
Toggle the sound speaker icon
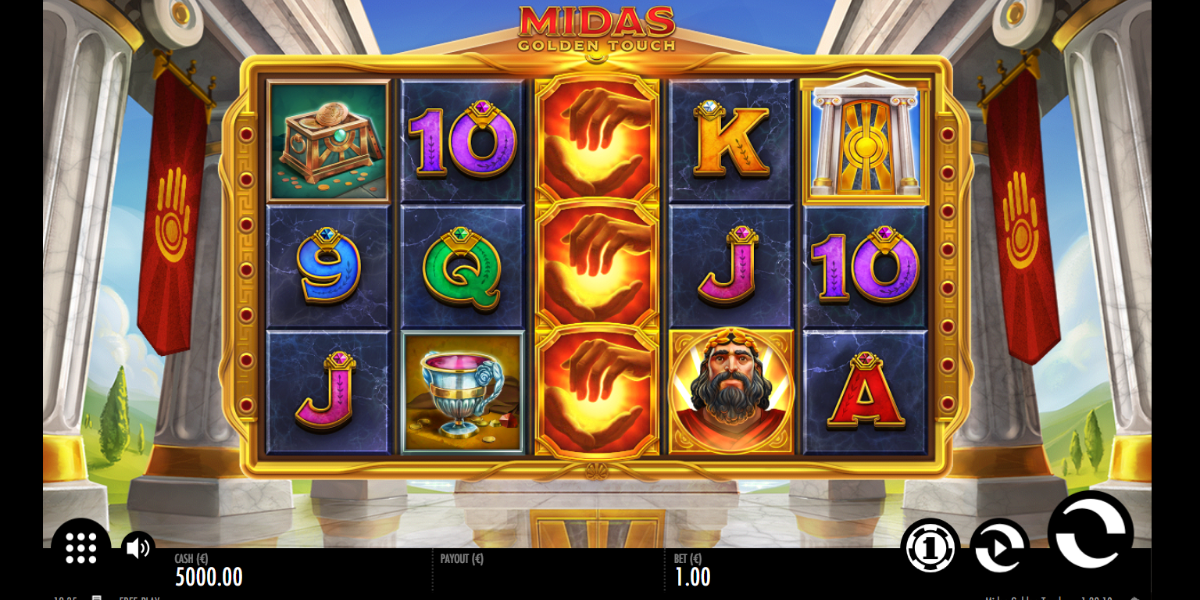(x=138, y=547)
